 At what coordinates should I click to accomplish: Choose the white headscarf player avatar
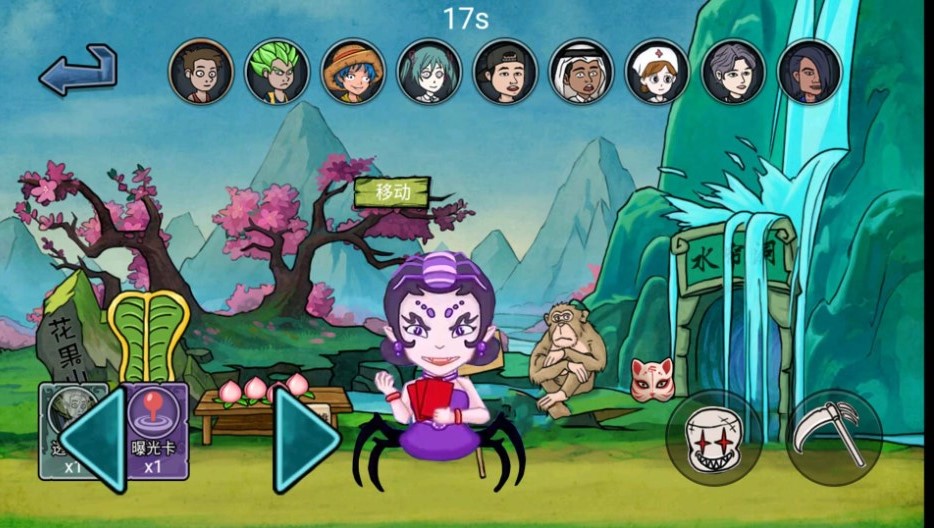[x=581, y=71]
